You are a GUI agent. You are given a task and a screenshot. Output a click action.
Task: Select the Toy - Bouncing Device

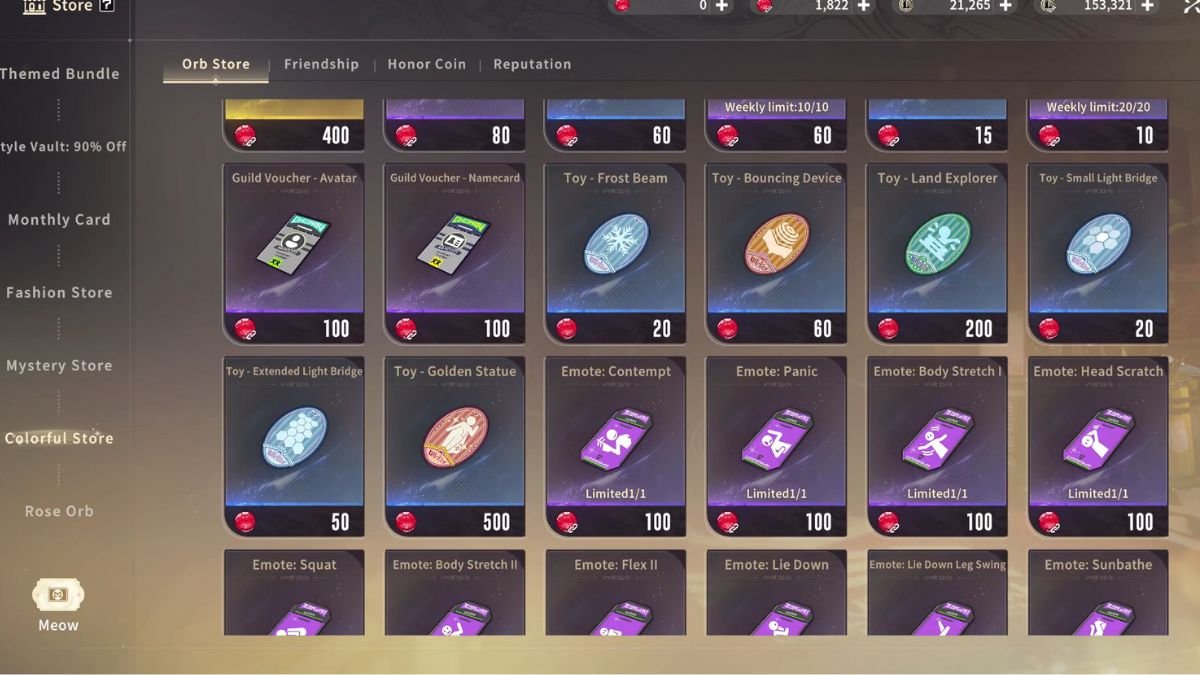click(x=776, y=254)
